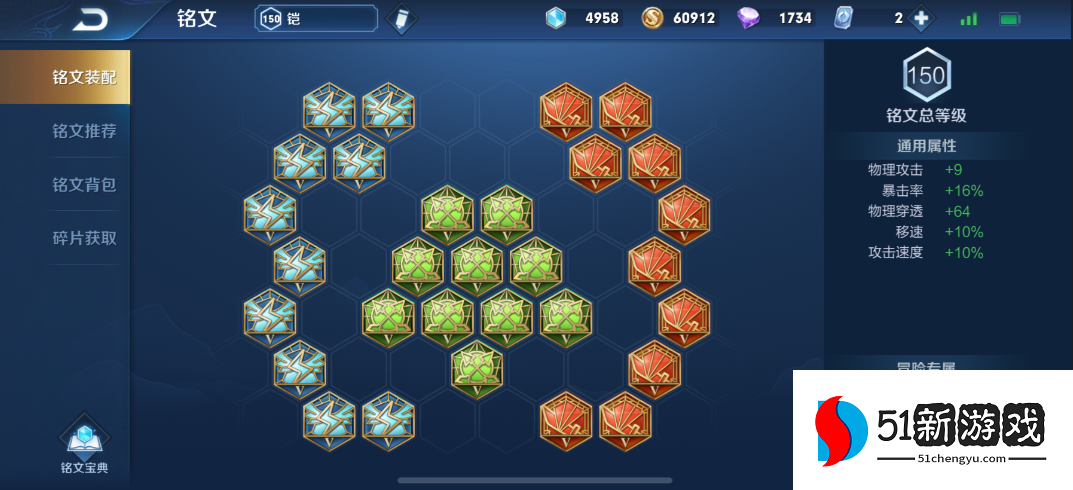Click the pencil edit name icon

coord(400,19)
